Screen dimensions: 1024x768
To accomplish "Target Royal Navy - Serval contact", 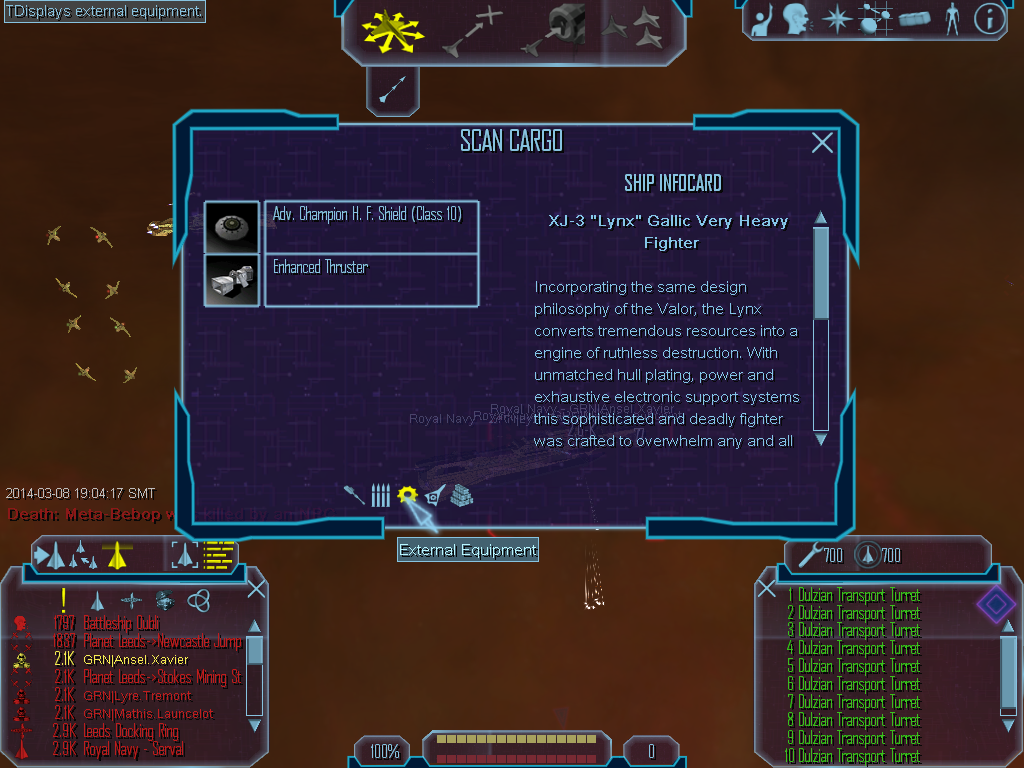I will click(135, 749).
